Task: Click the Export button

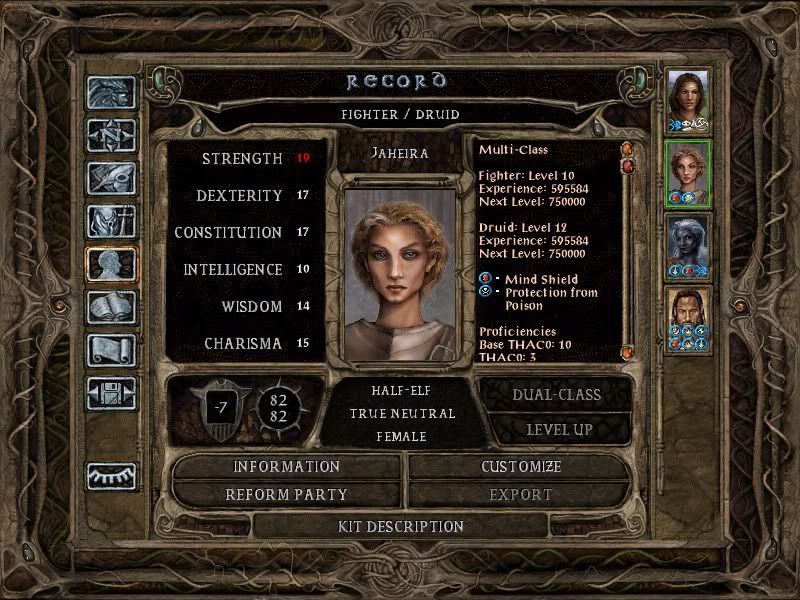Action: tap(520, 494)
